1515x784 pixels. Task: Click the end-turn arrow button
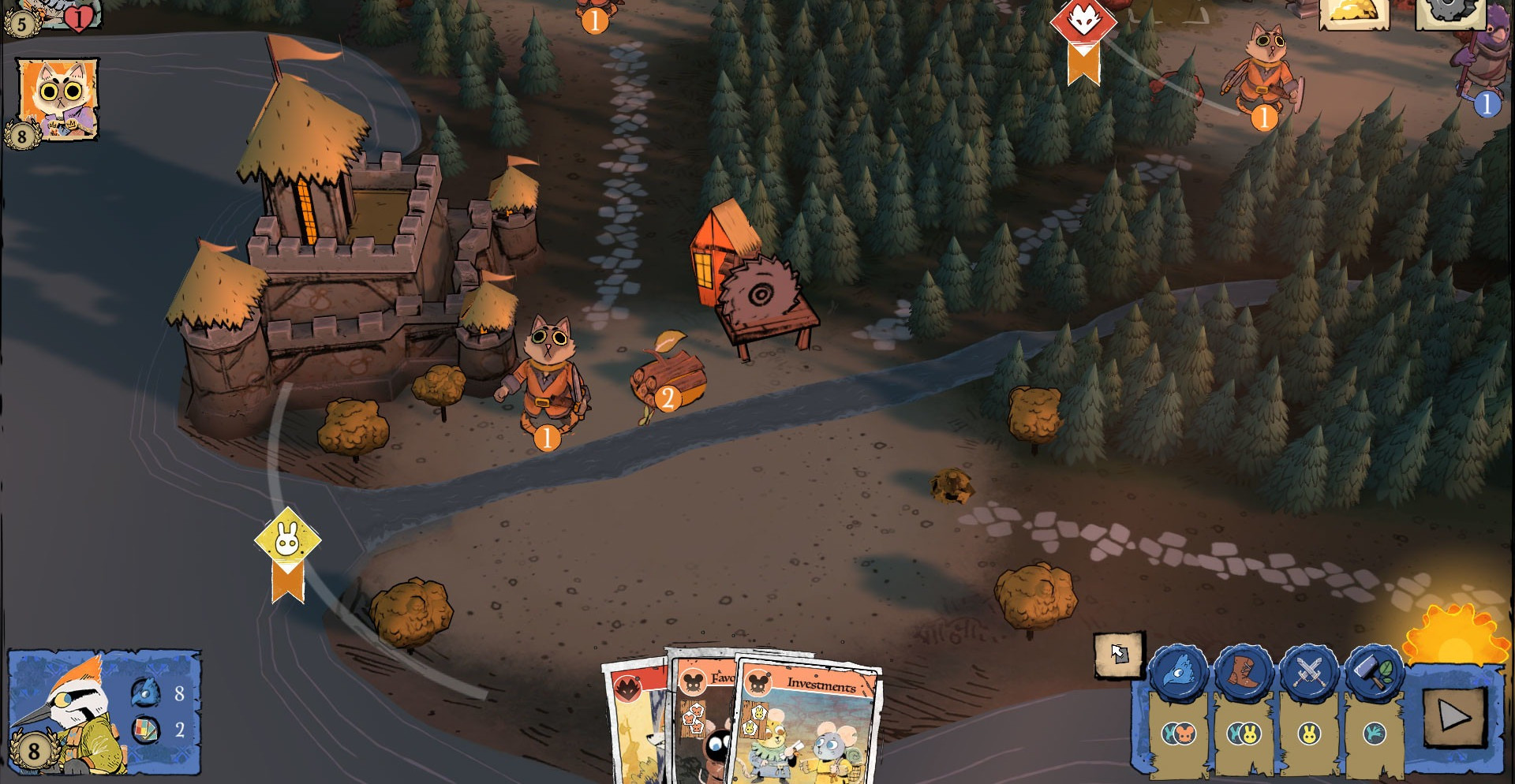[1454, 717]
